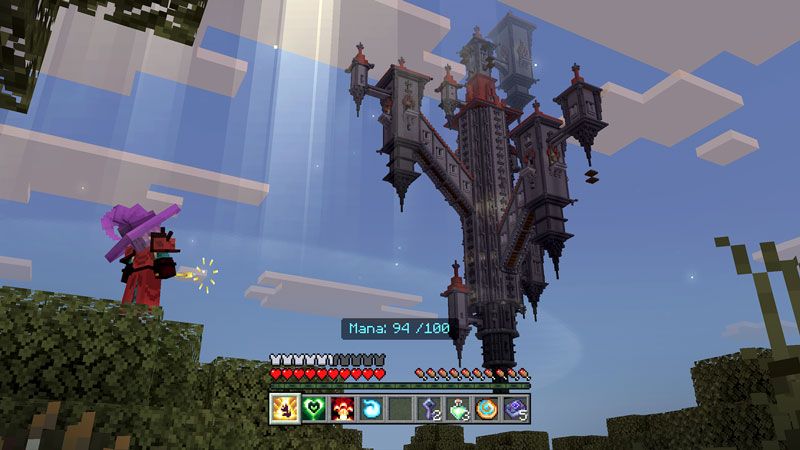The width and height of the screenshot is (800, 450).
Task: Select the glowing yellow spell in the hotbar
Action: coord(284,409)
